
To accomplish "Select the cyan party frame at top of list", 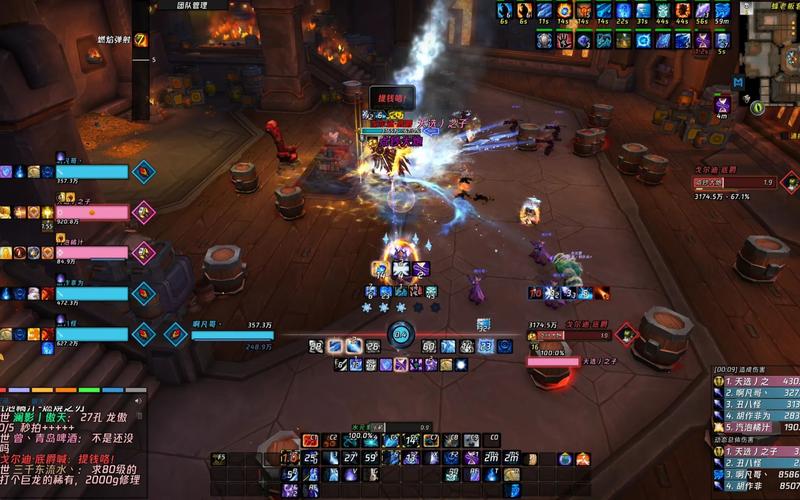I will coord(92,172).
